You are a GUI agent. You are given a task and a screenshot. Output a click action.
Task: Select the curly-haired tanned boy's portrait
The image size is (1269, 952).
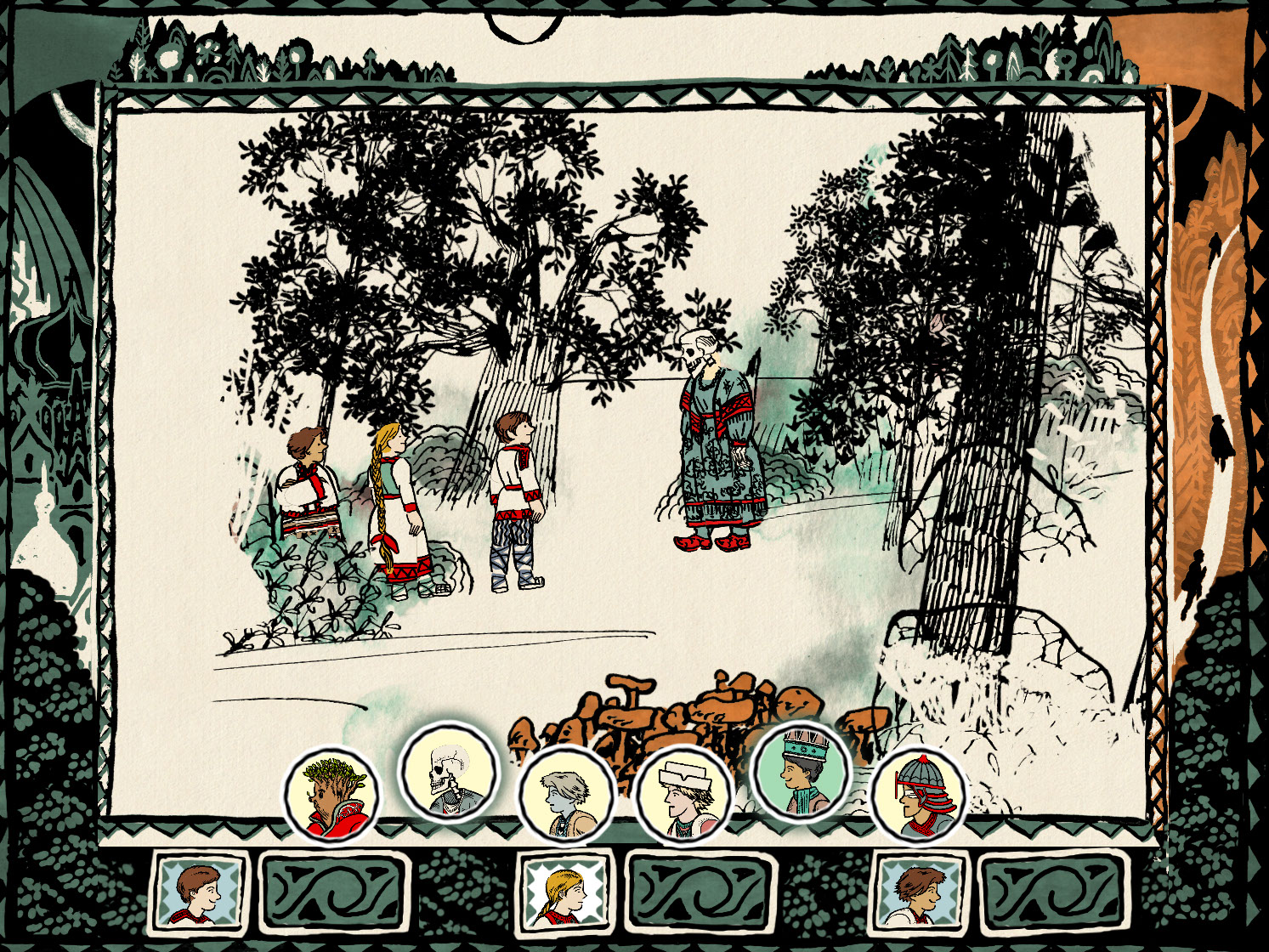coord(921,890)
